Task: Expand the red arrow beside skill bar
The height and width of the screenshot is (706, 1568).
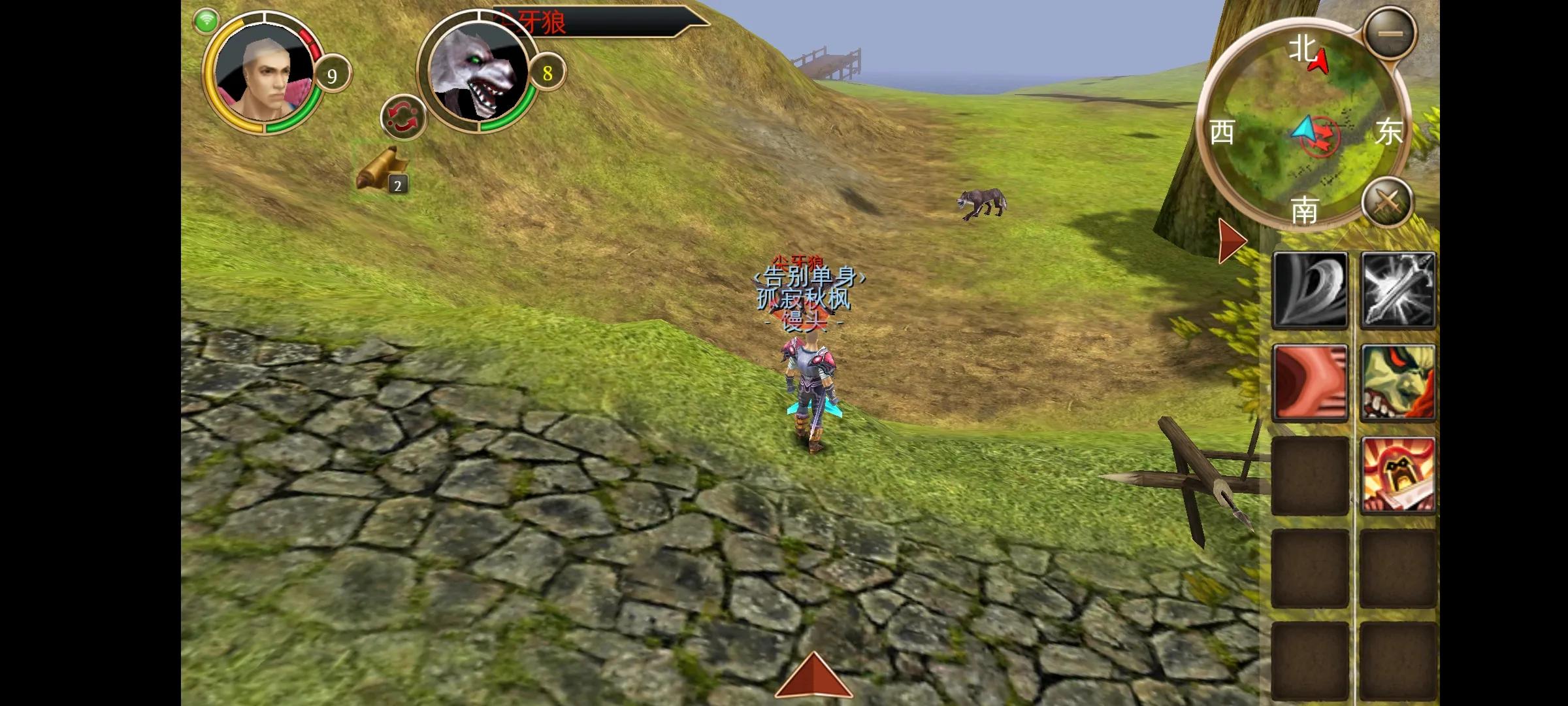Action: (1232, 241)
